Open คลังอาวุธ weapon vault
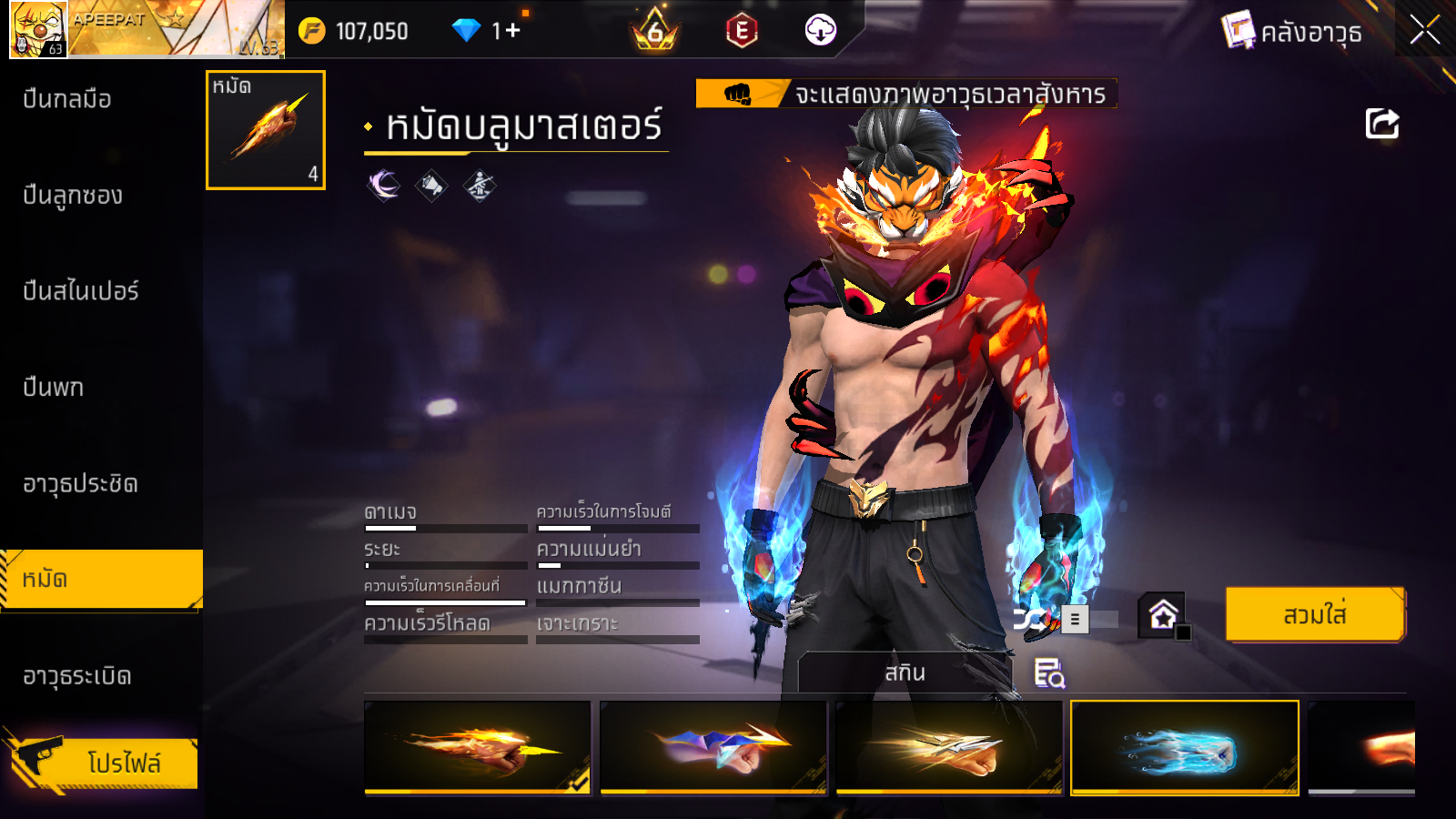This screenshot has height=819, width=1456. point(1292,32)
